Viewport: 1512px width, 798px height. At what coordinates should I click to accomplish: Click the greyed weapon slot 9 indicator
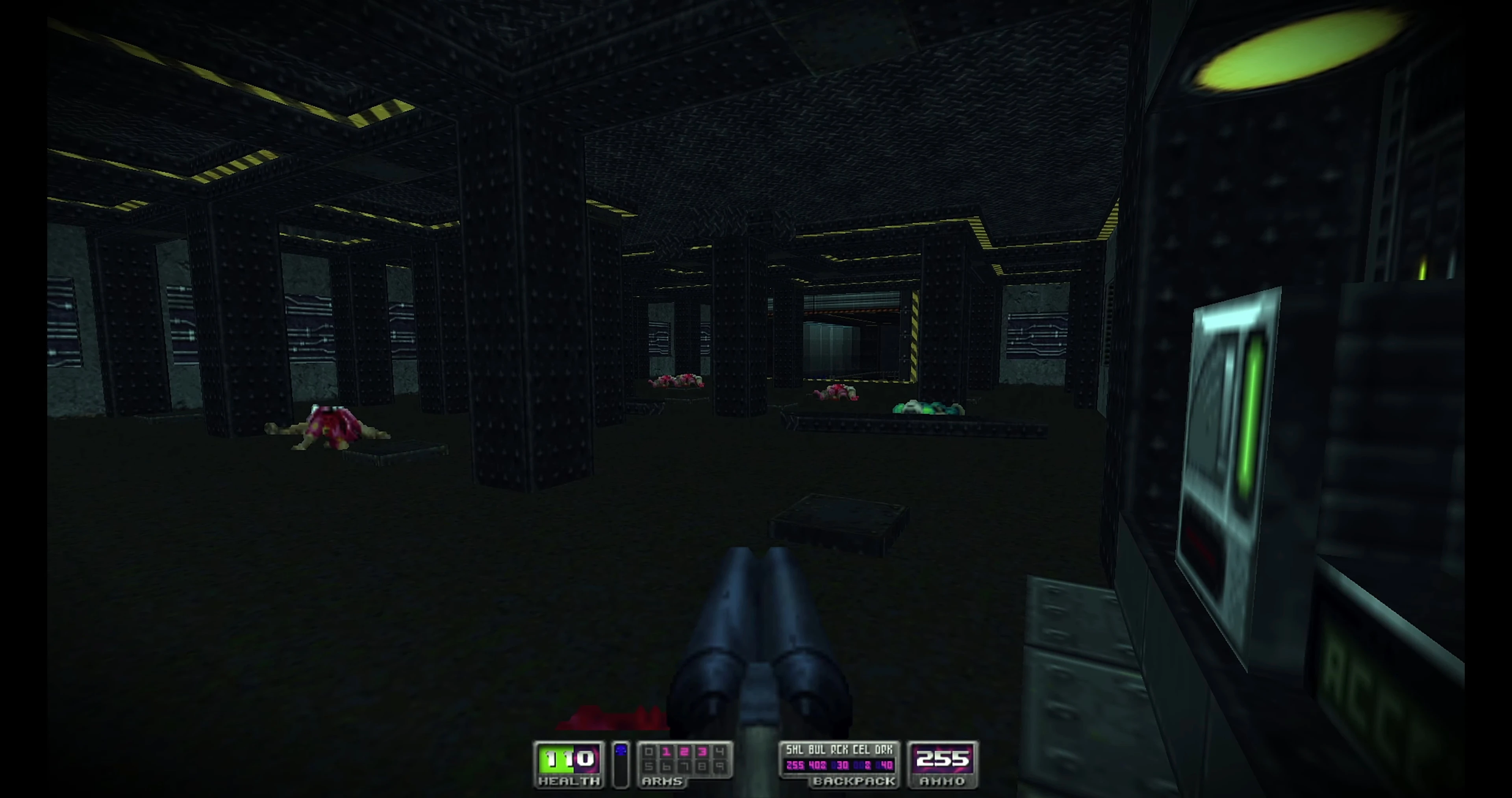720,767
